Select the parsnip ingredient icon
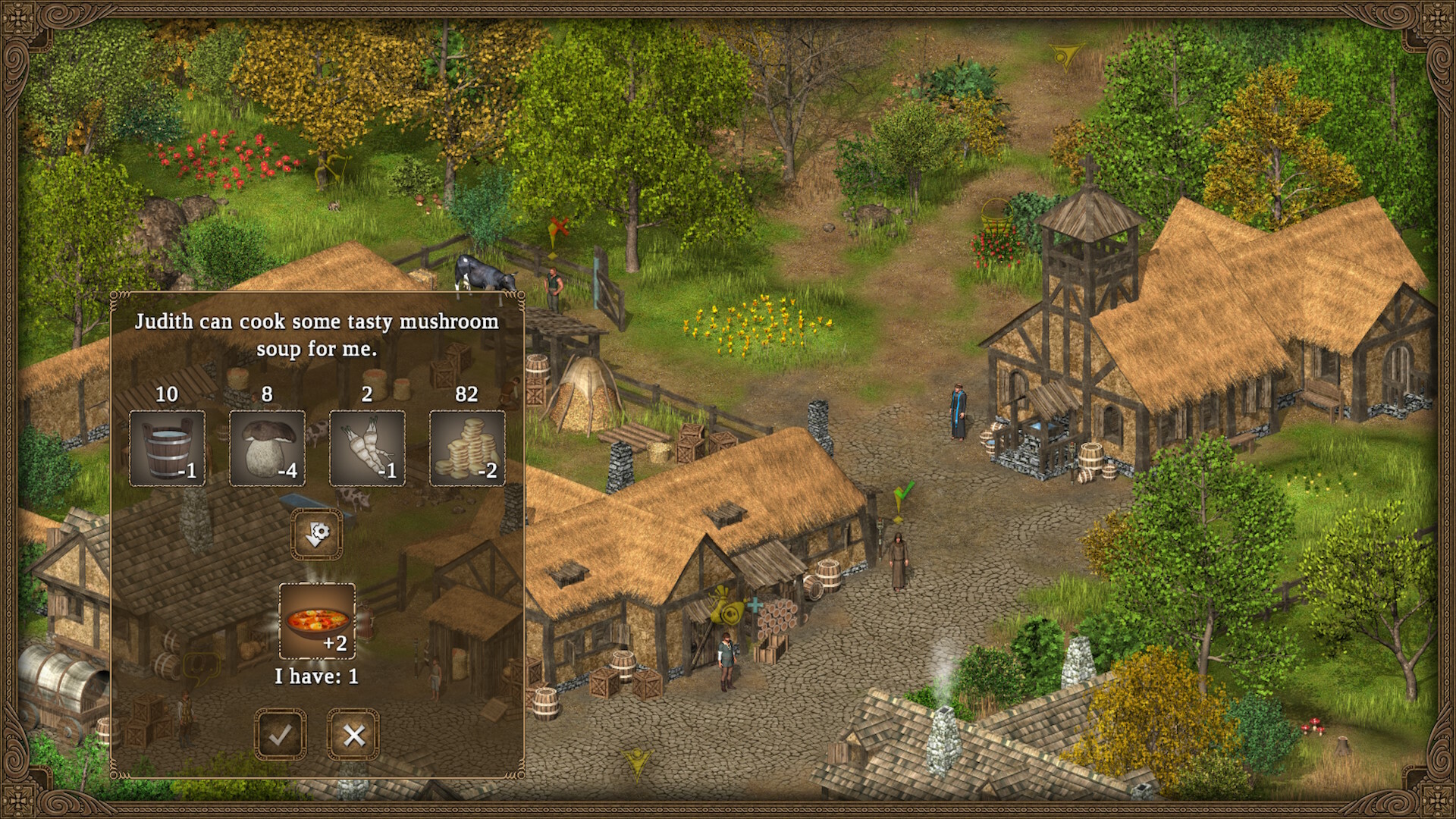 point(367,447)
